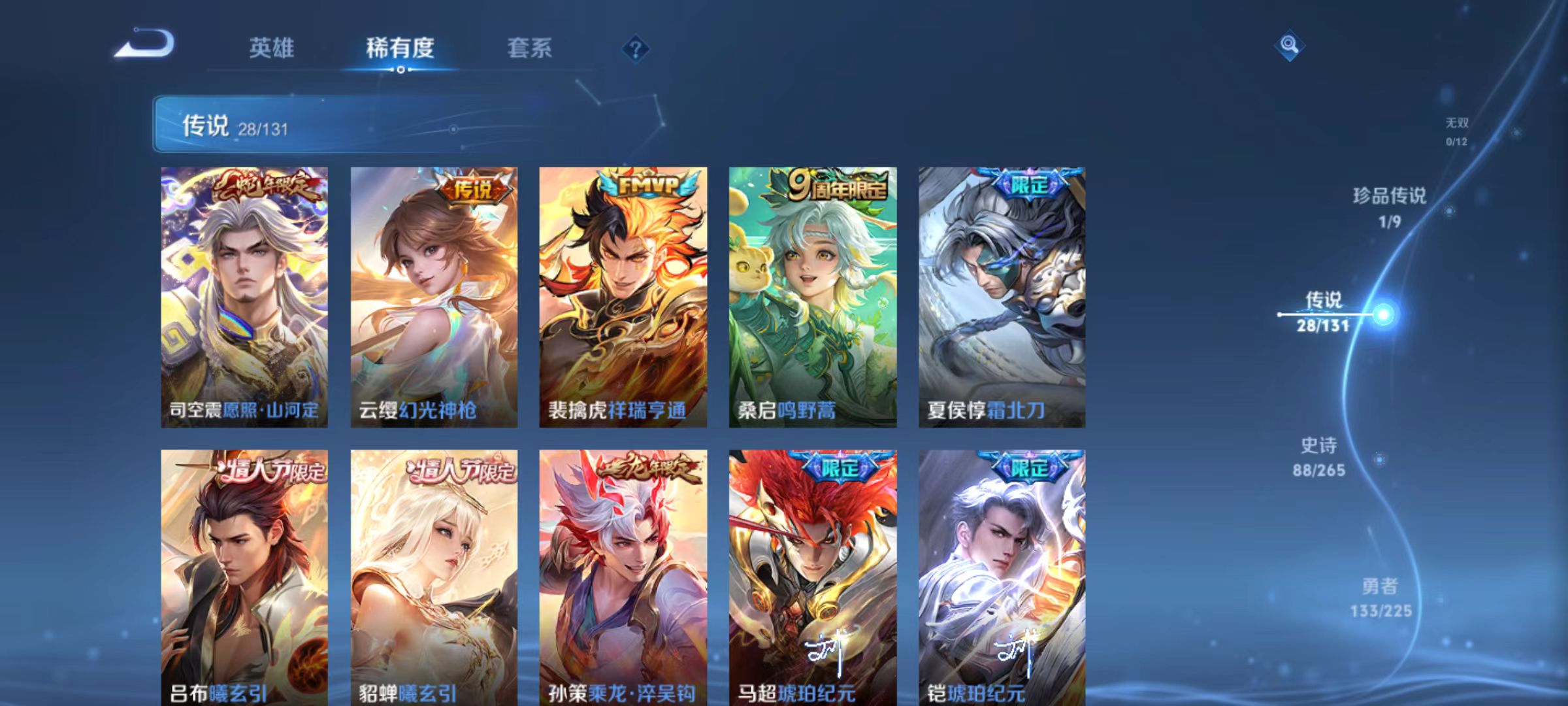Switch to the 英雄 tab
Viewport: 1568px width, 706px height.
pyautogui.click(x=272, y=48)
